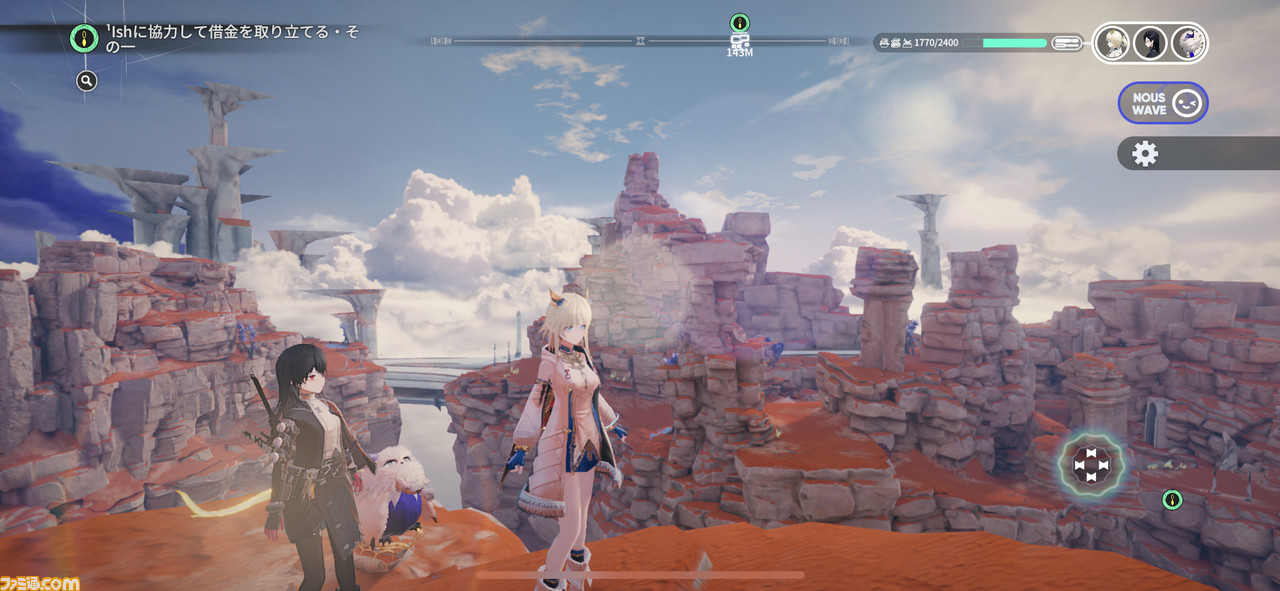The height and width of the screenshot is (591, 1280).
Task: Choose the white fluffy creature portrait
Action: click(1187, 43)
